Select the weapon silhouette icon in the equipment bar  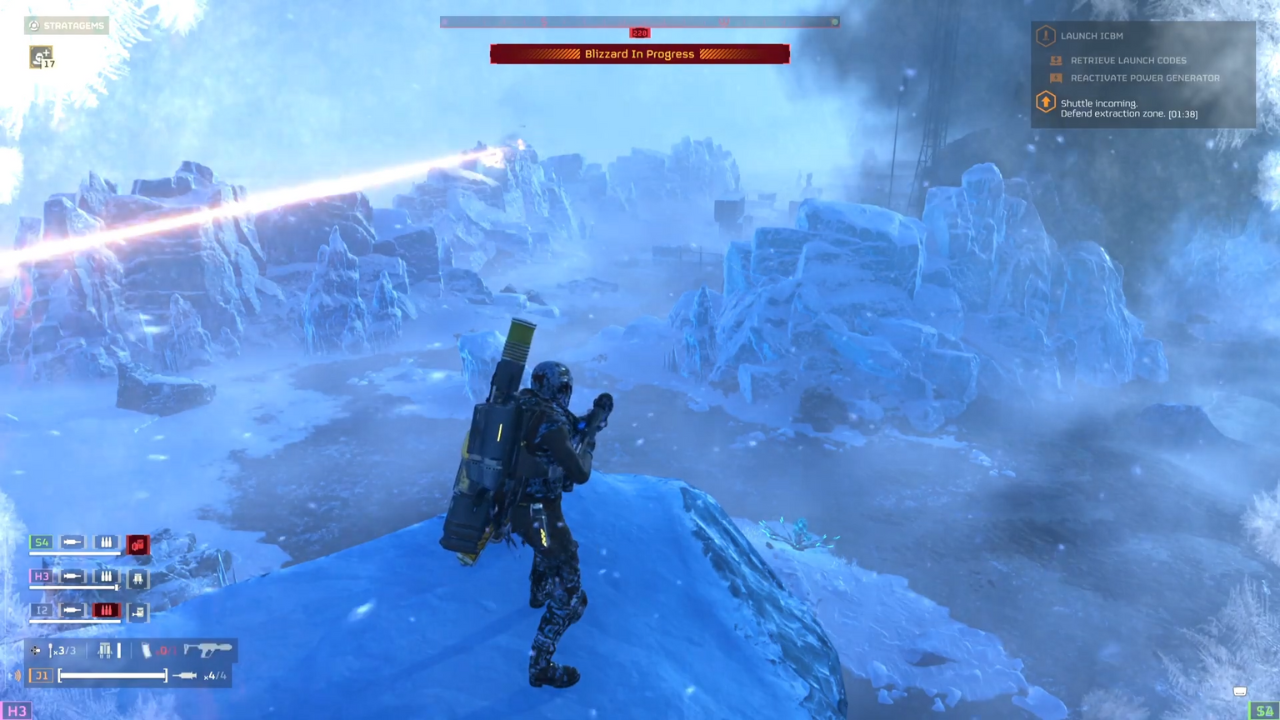tap(208, 649)
